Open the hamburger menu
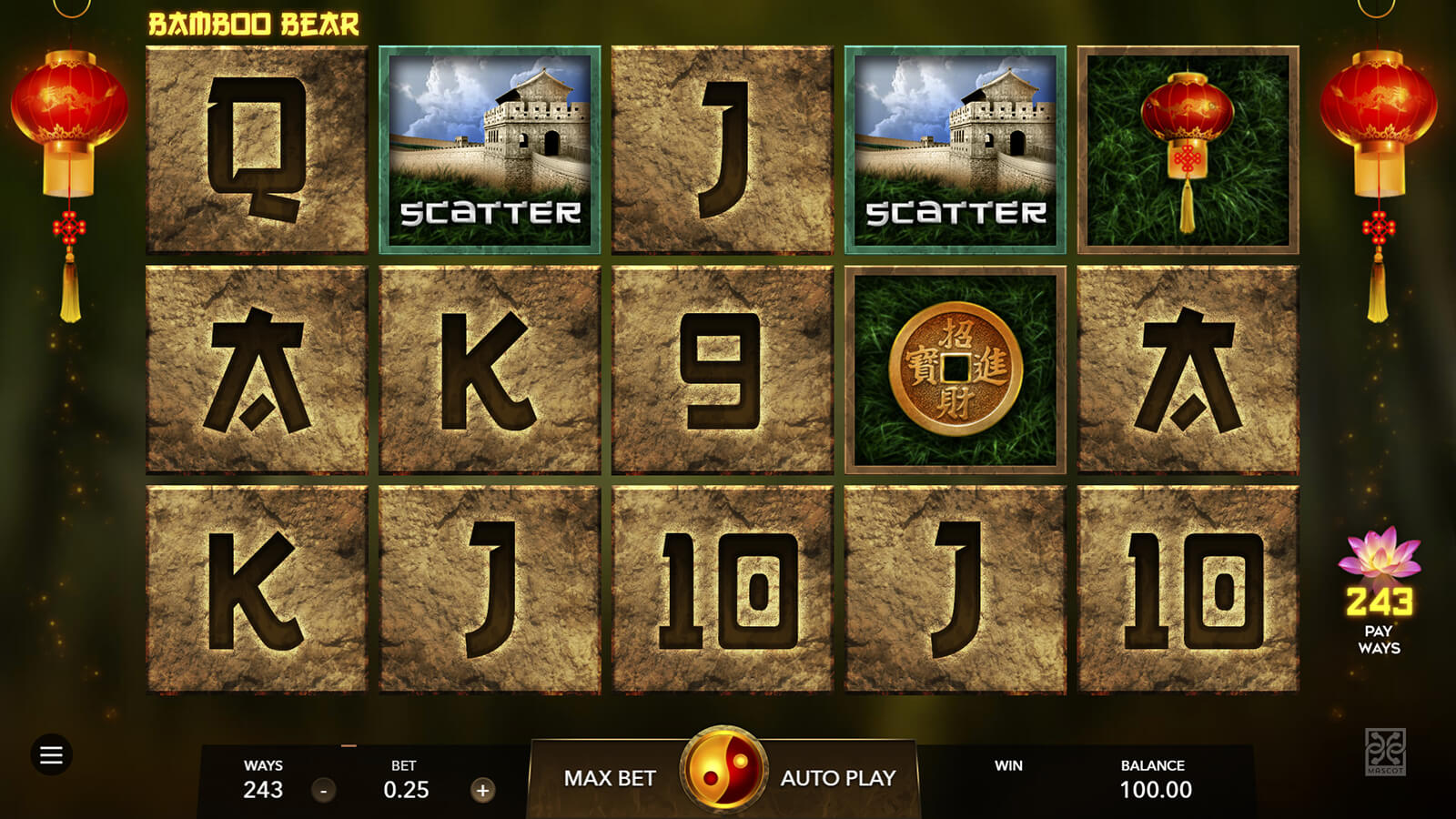 (51, 754)
